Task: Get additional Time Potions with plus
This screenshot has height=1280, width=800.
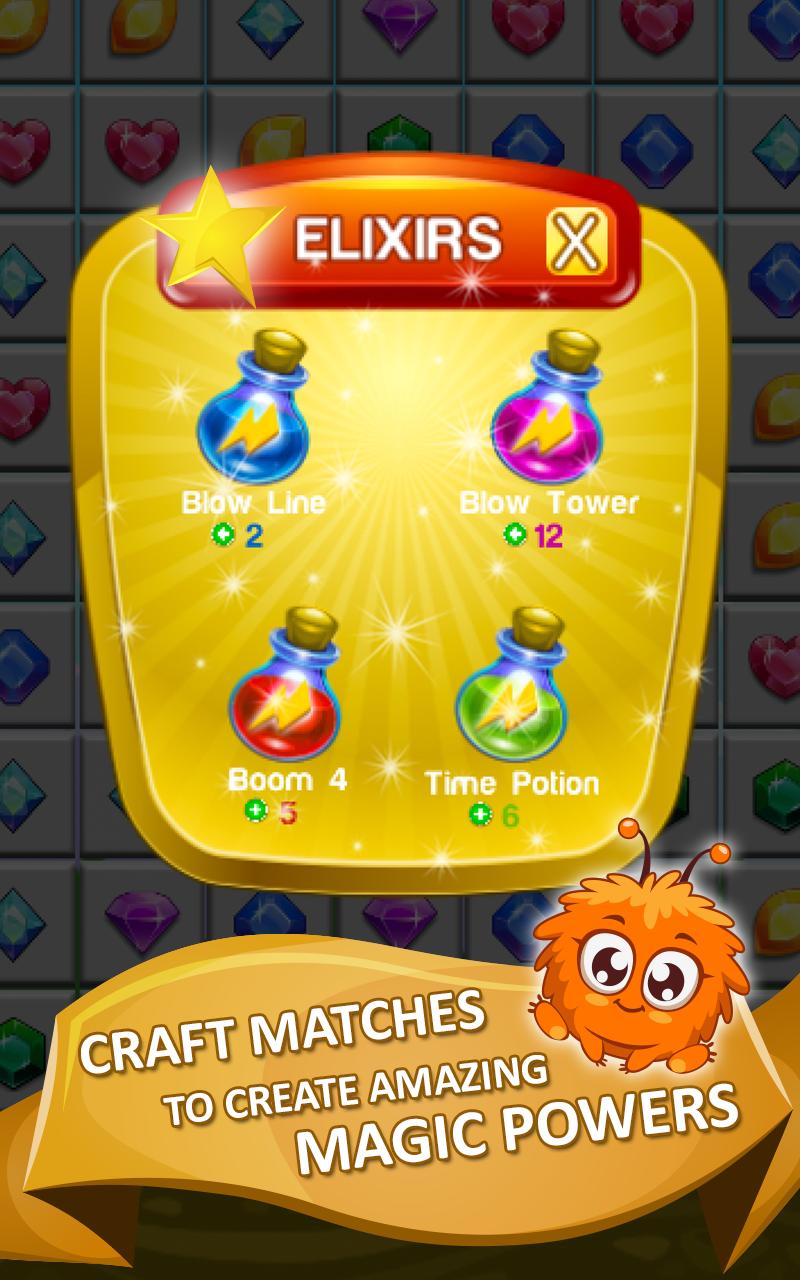Action: 481,815
